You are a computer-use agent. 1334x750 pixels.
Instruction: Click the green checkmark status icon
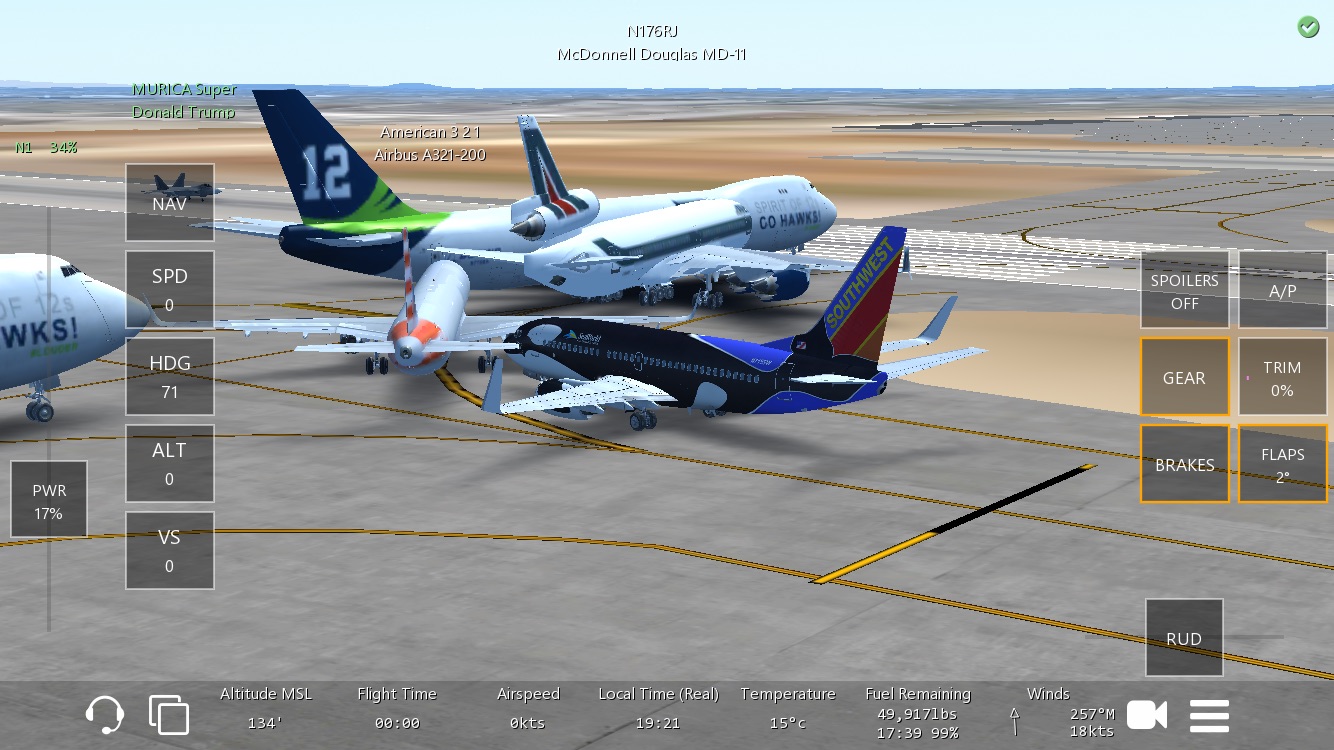click(1308, 28)
